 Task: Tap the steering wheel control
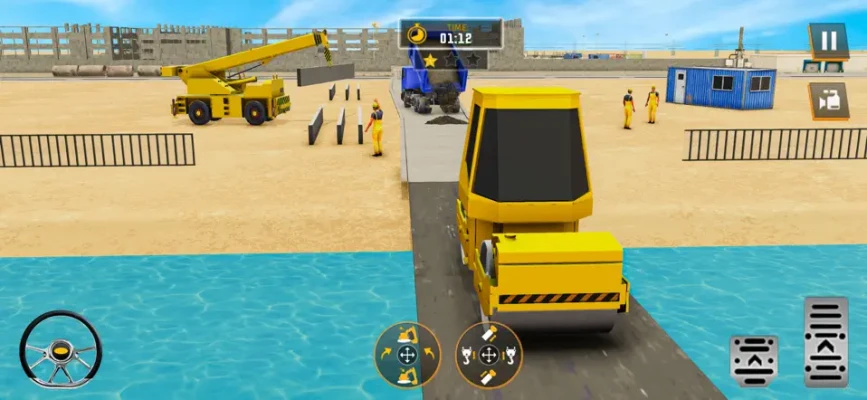[x=60, y=349]
